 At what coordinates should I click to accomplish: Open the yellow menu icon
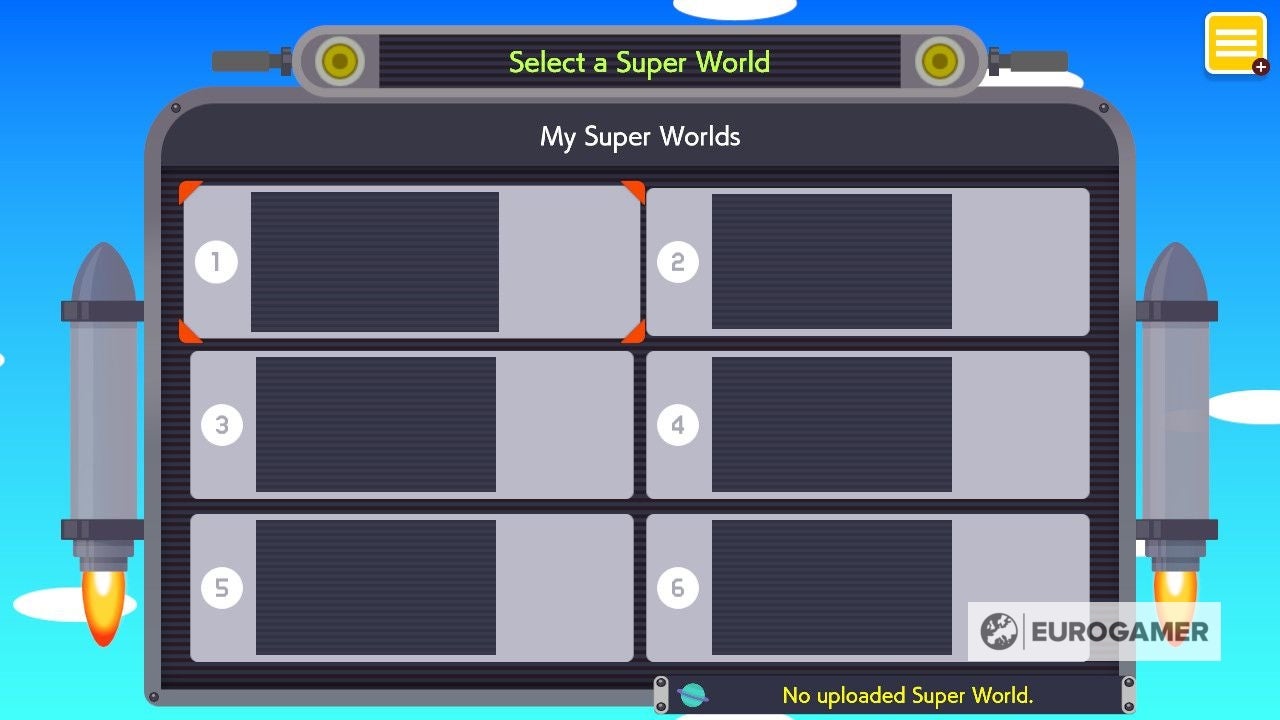pyautogui.click(x=1236, y=42)
